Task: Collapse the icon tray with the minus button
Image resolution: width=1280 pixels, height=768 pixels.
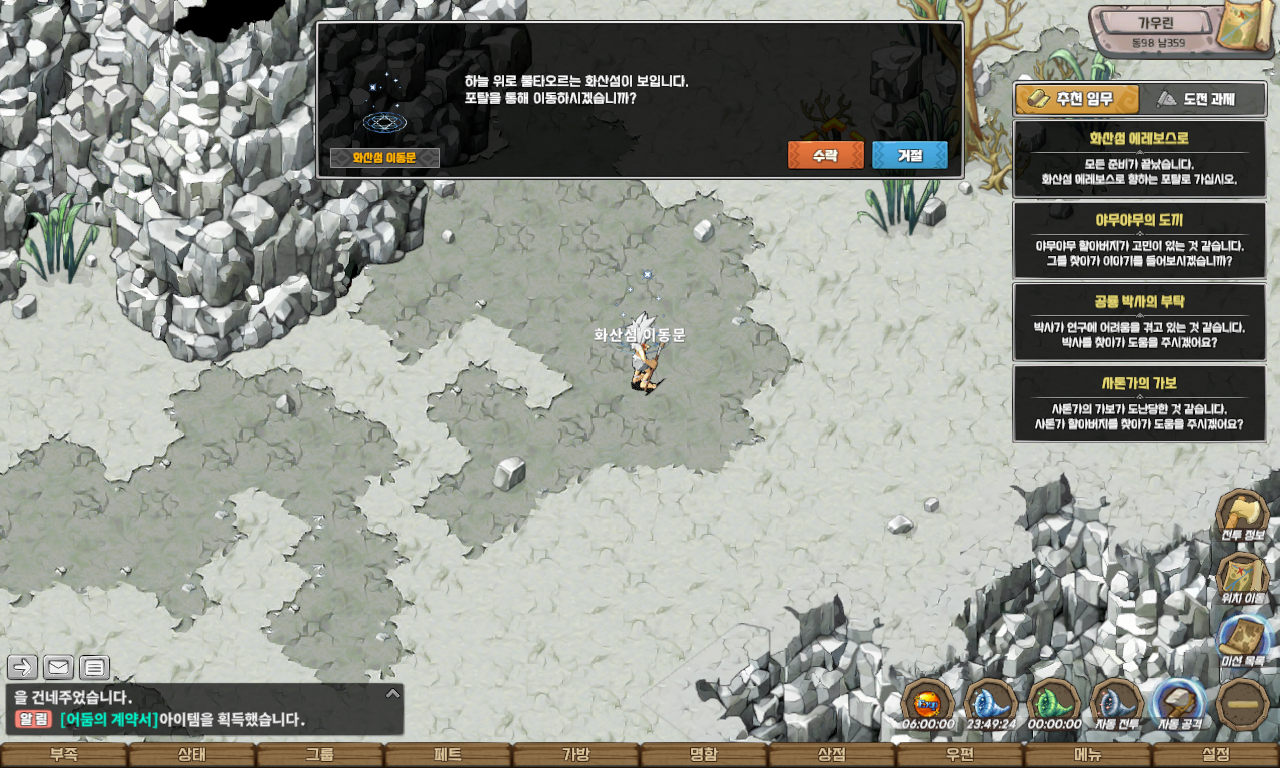Action: click(1243, 704)
